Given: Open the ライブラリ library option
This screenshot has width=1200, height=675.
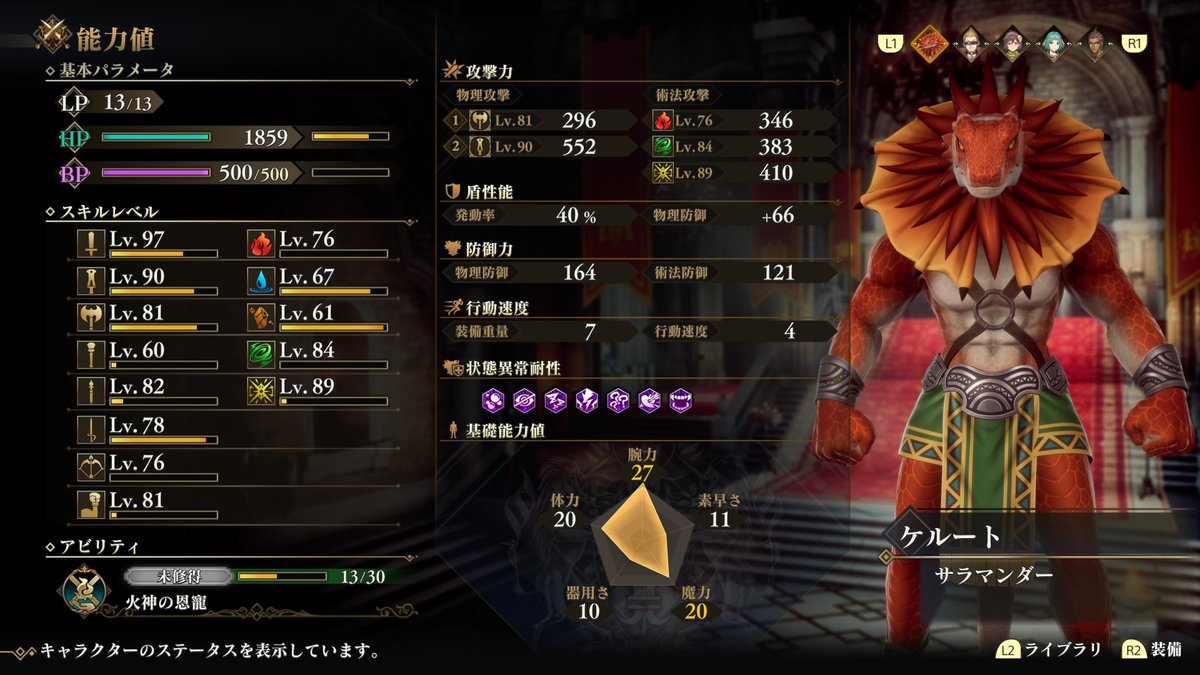Looking at the screenshot, I should [1050, 650].
